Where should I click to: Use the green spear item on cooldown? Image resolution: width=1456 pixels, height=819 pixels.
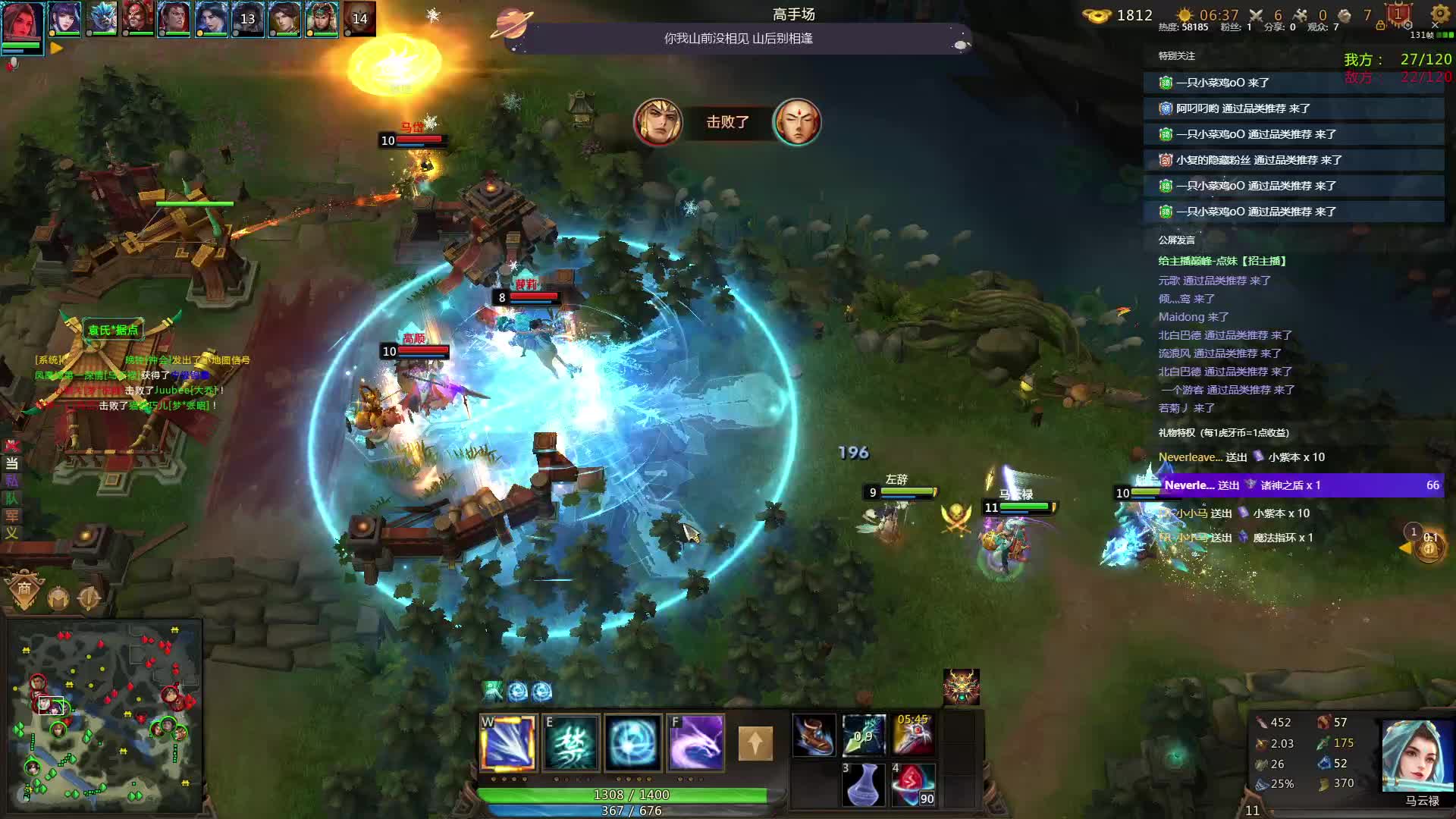click(x=864, y=735)
